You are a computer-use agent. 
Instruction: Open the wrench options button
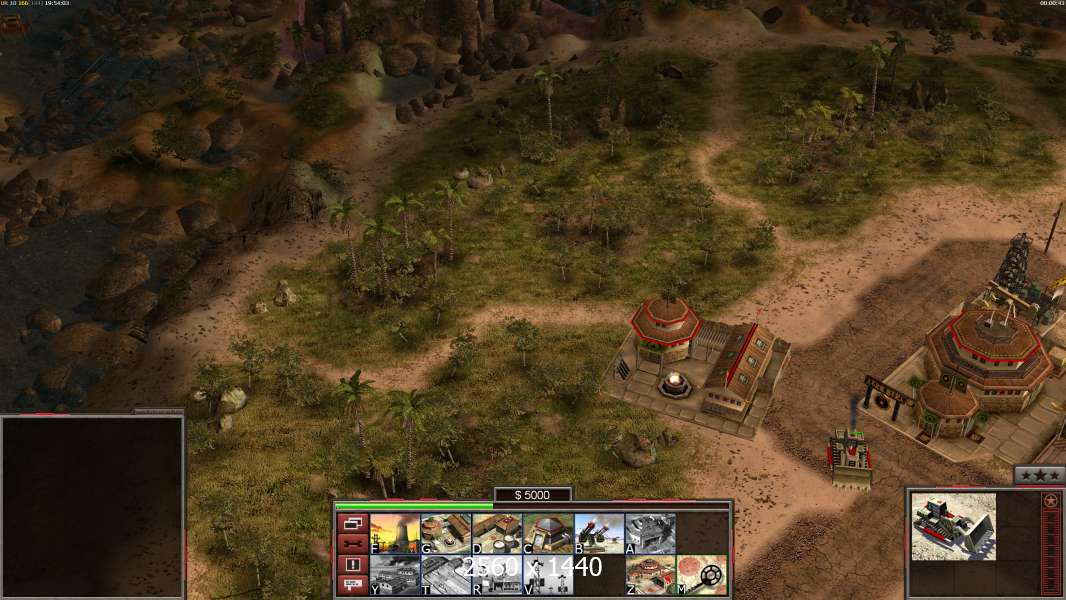(x=352, y=544)
